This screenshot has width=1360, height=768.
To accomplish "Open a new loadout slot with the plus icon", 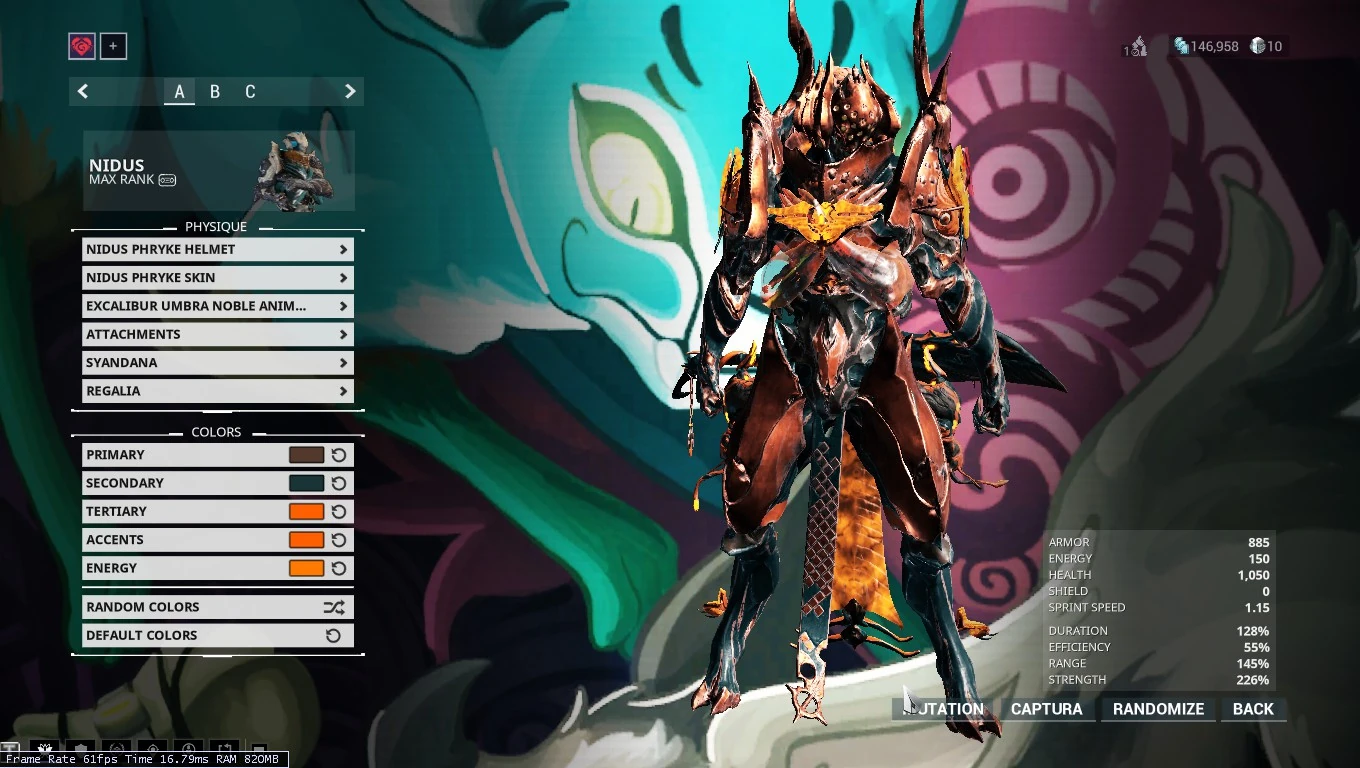I will coord(113,46).
